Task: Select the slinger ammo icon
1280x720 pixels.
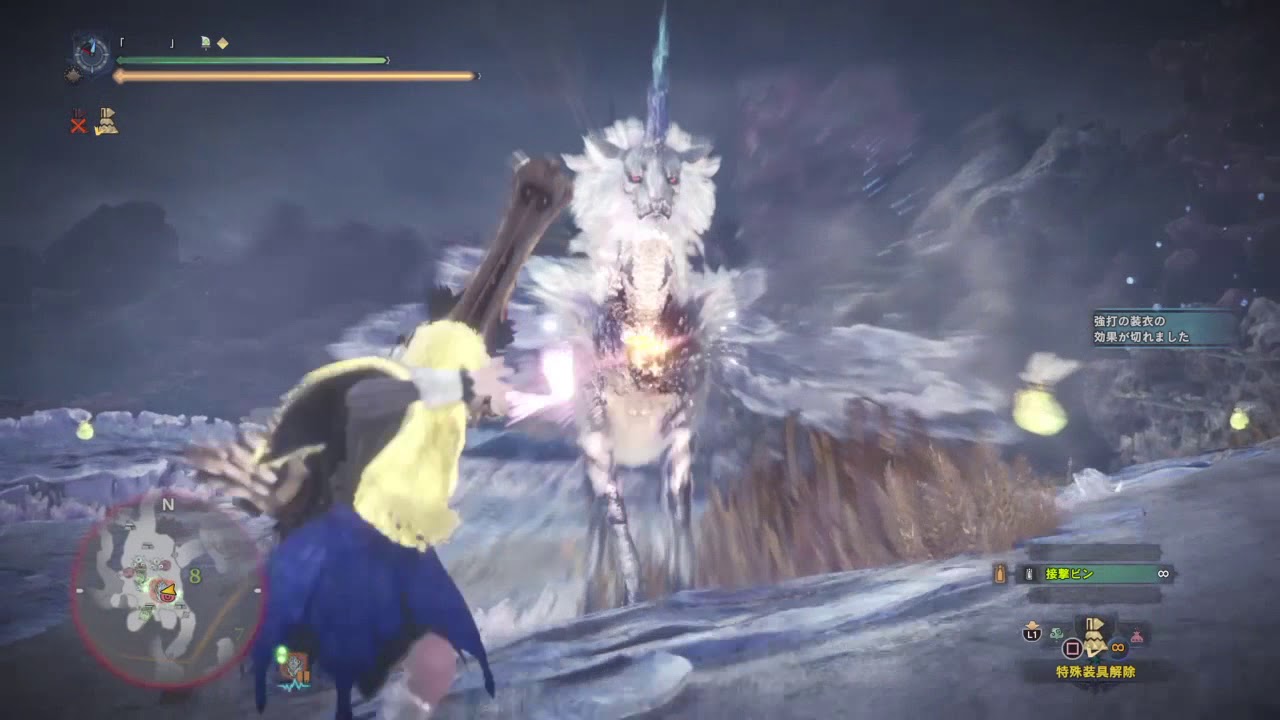Action: click(1002, 573)
